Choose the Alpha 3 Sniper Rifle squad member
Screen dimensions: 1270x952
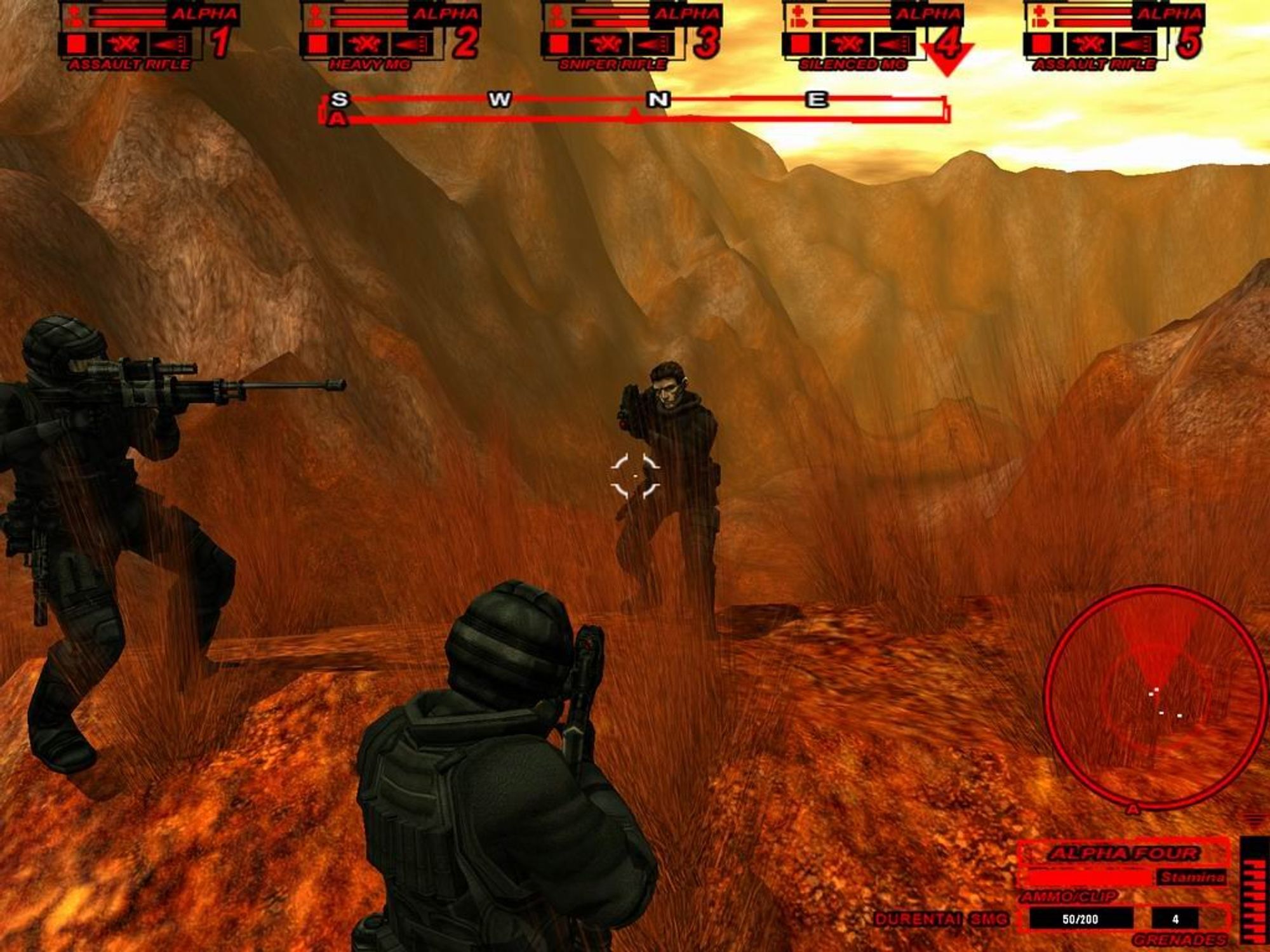pyautogui.click(x=630, y=35)
